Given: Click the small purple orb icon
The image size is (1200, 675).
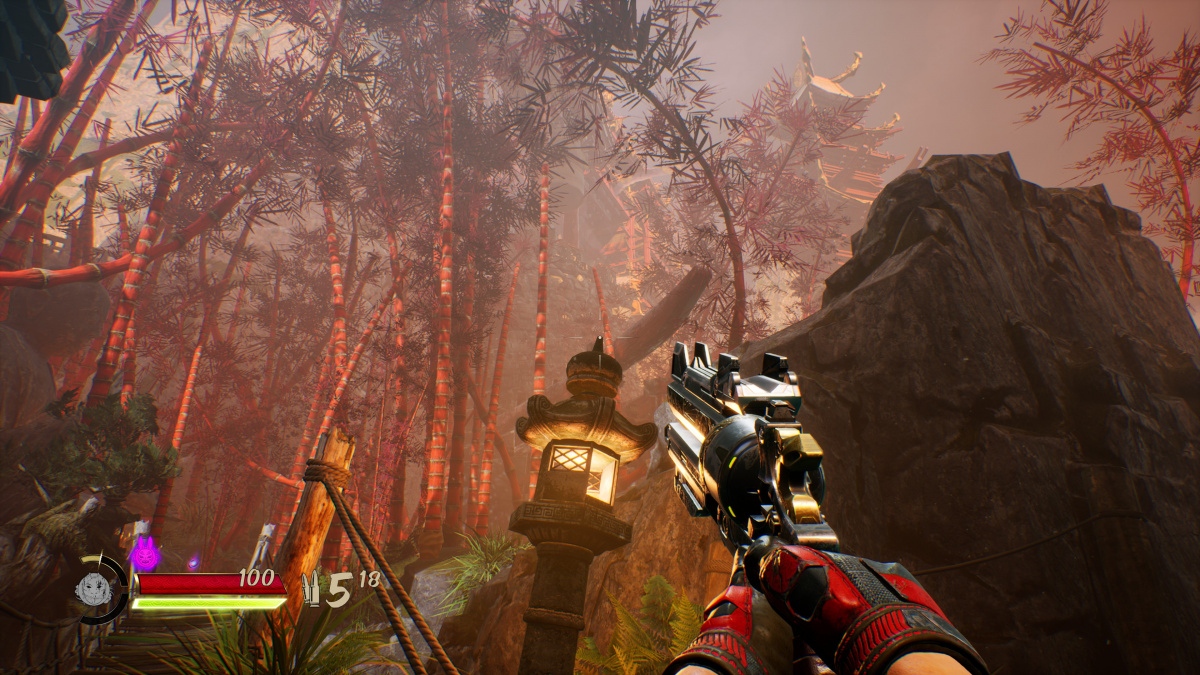Looking at the screenshot, I should coord(193,563).
